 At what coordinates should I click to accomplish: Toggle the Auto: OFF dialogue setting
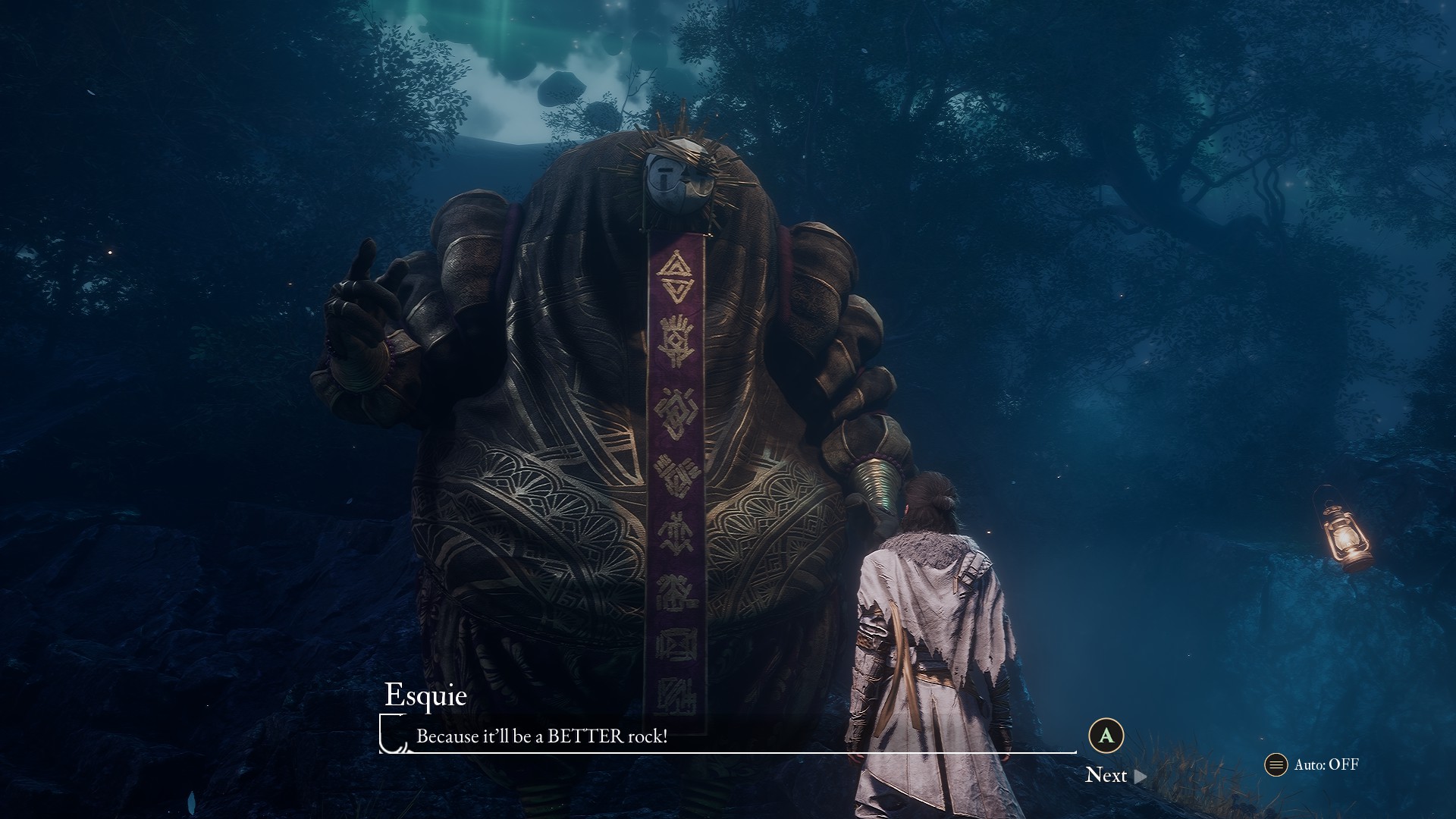click(1313, 764)
